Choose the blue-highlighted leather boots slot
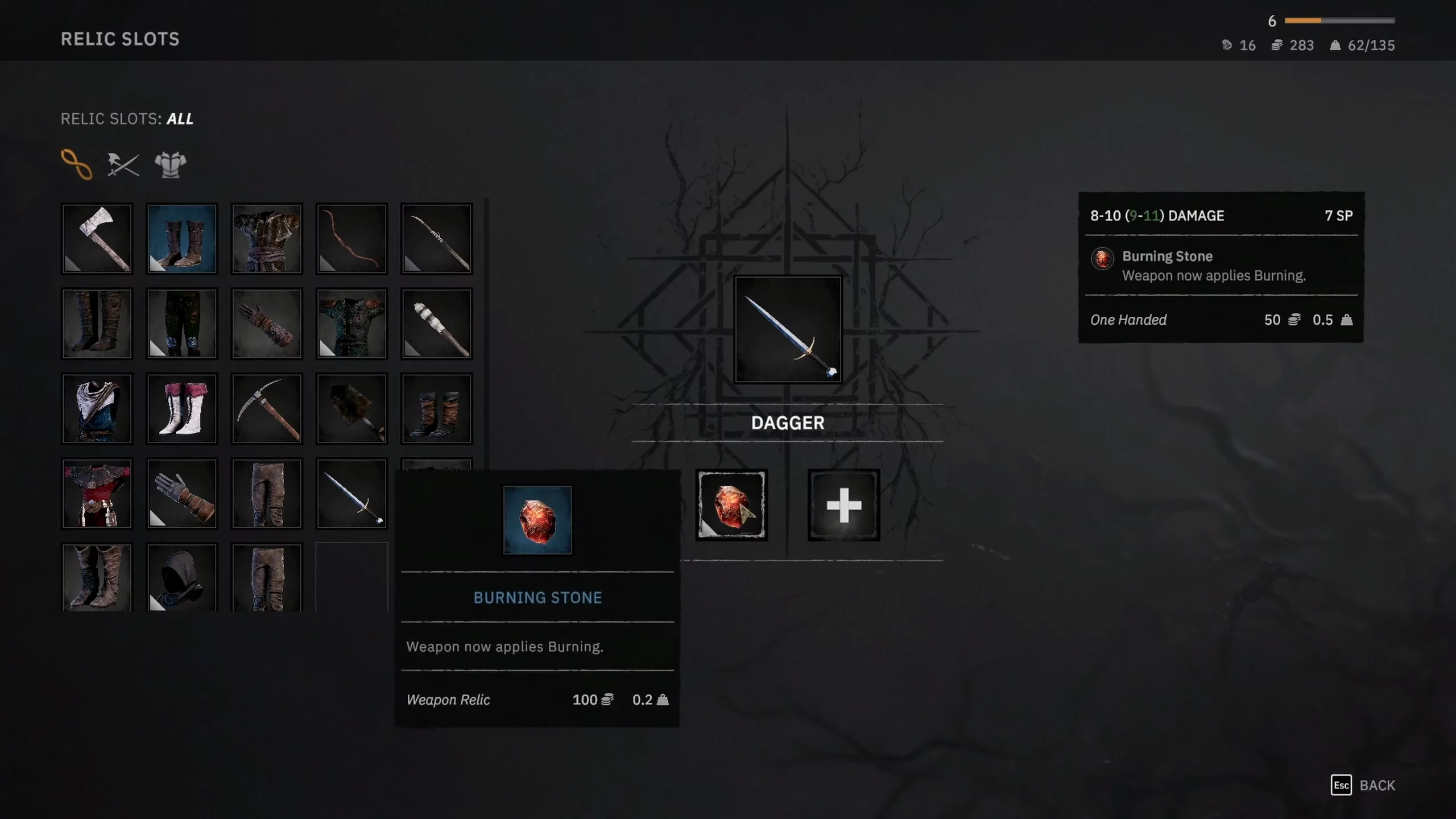The image size is (1456, 819). click(182, 239)
